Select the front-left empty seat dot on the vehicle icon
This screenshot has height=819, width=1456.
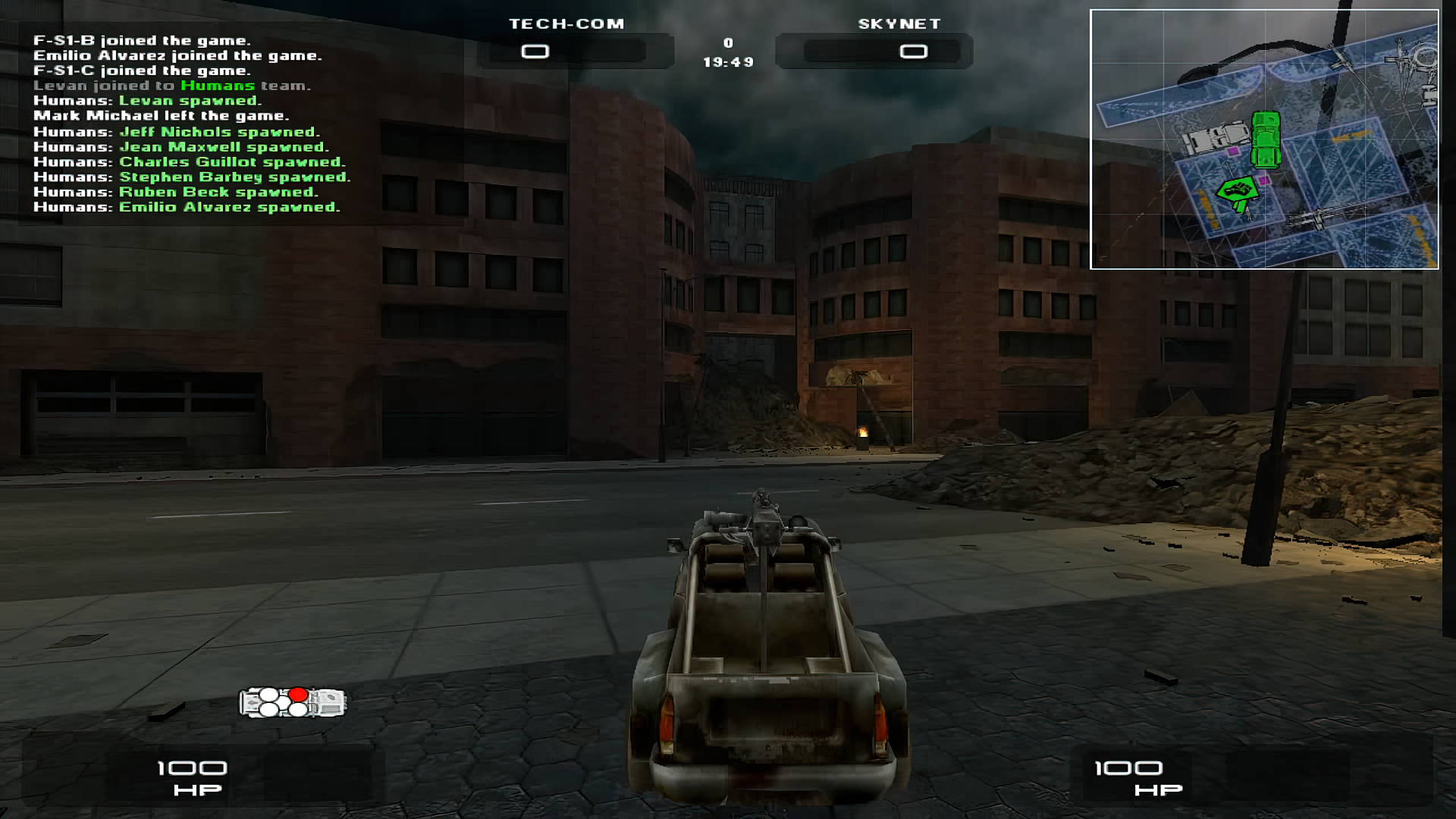click(268, 695)
